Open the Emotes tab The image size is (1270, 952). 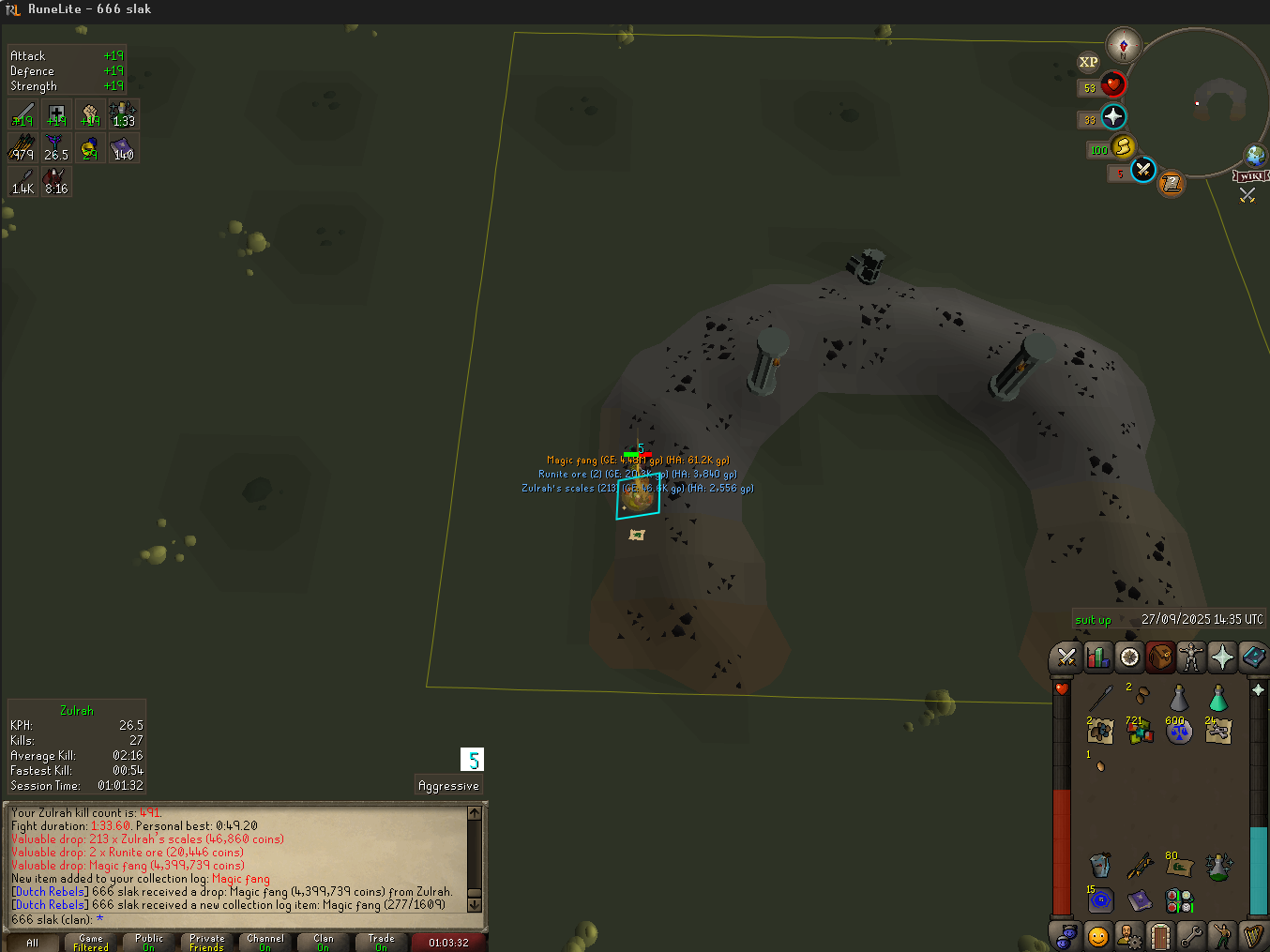pos(1221,935)
